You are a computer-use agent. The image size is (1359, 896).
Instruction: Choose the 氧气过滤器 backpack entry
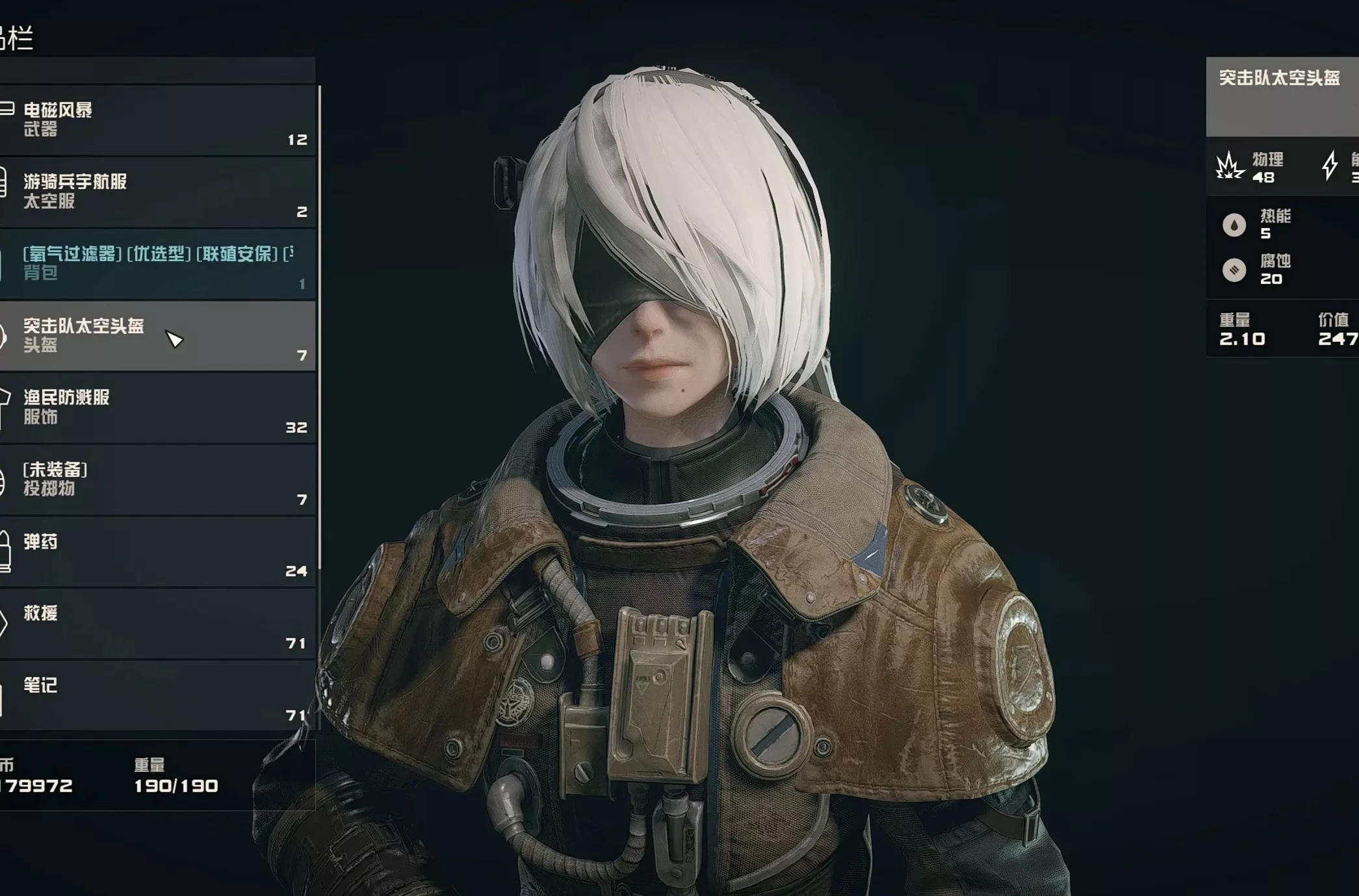click(156, 263)
